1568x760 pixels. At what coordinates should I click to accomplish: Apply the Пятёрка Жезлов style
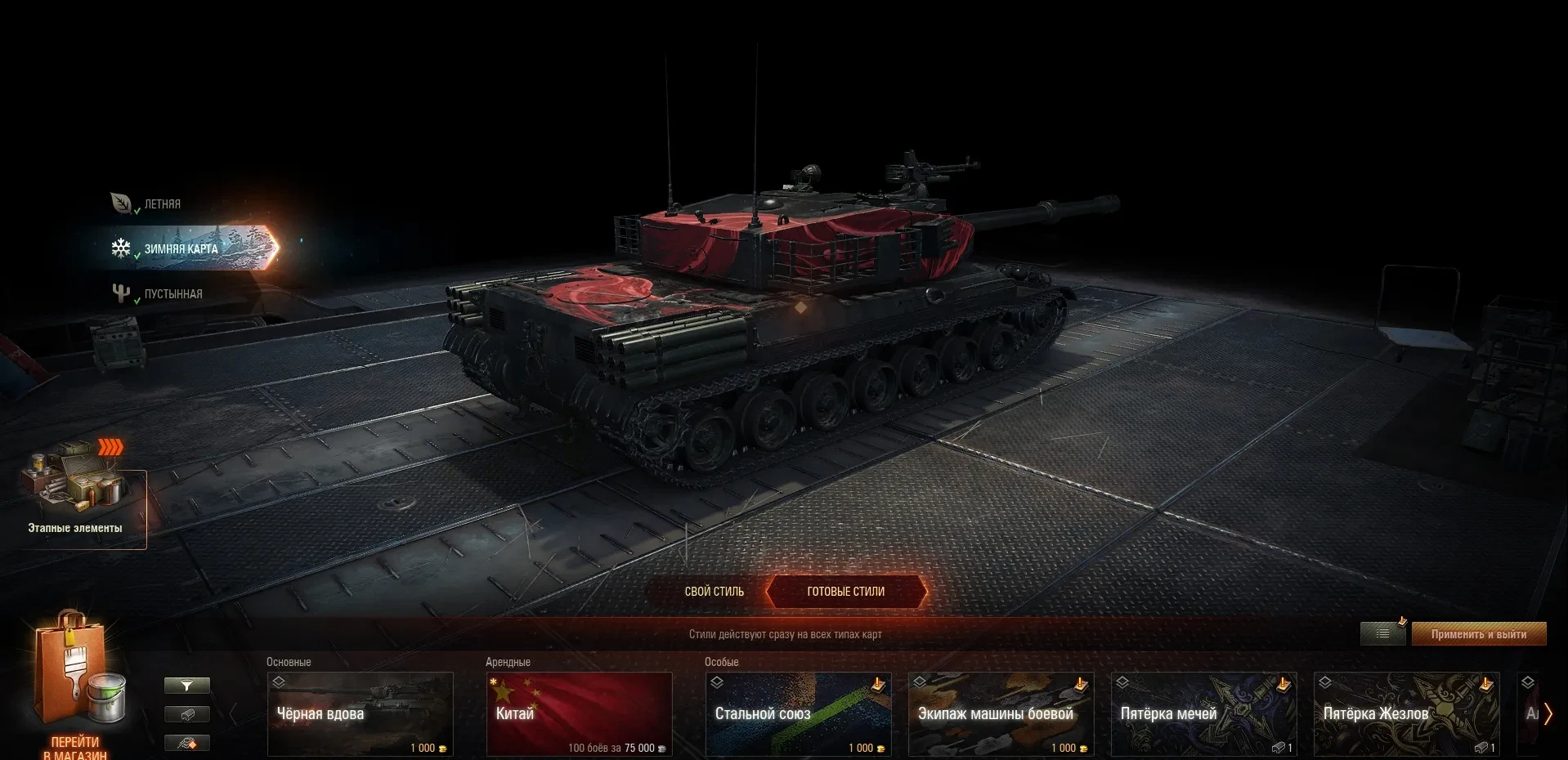pyautogui.click(x=1407, y=714)
